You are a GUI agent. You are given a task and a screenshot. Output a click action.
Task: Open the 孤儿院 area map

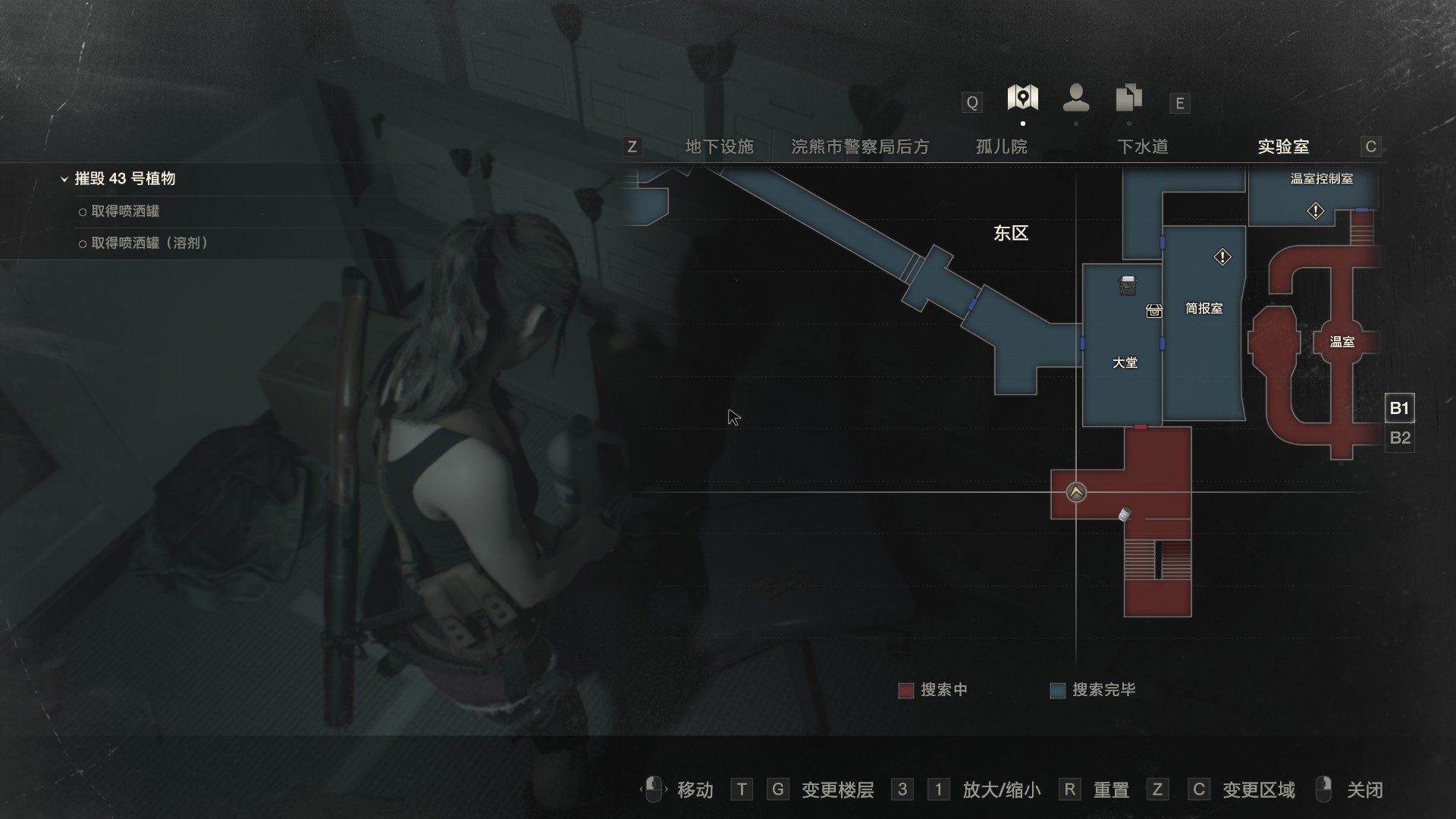tap(1001, 147)
